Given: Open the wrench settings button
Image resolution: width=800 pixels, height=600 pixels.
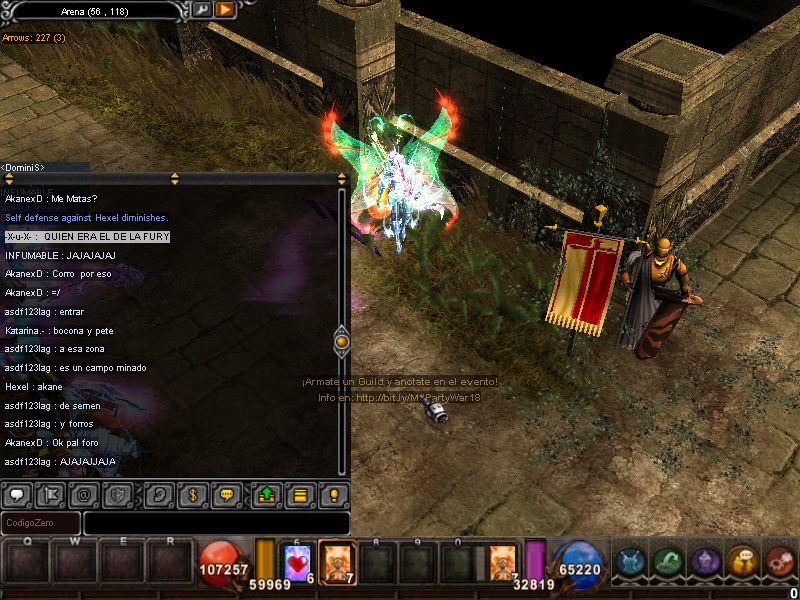Looking at the screenshot, I should click(201, 9).
